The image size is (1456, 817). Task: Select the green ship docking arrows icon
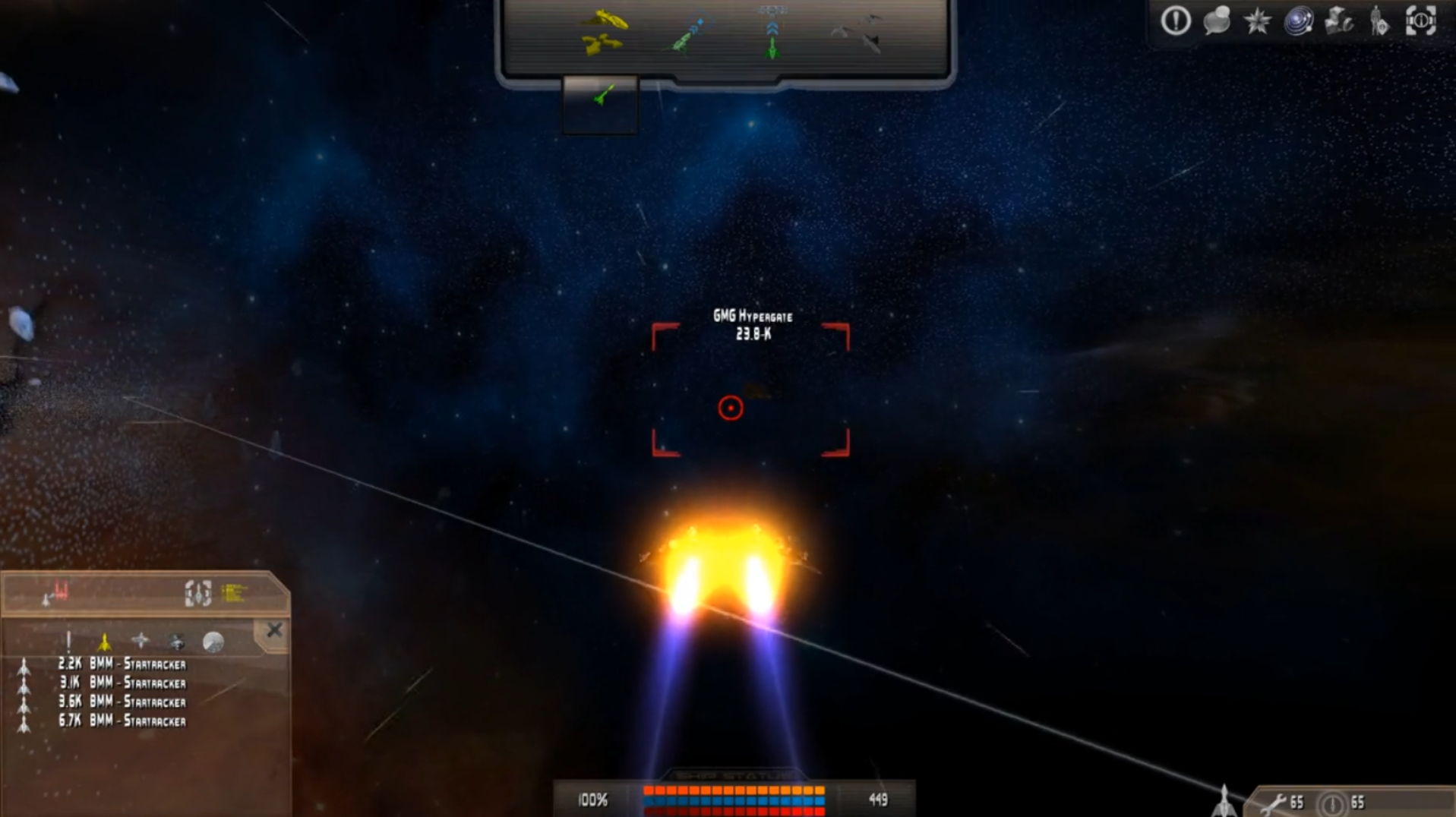coord(772,35)
